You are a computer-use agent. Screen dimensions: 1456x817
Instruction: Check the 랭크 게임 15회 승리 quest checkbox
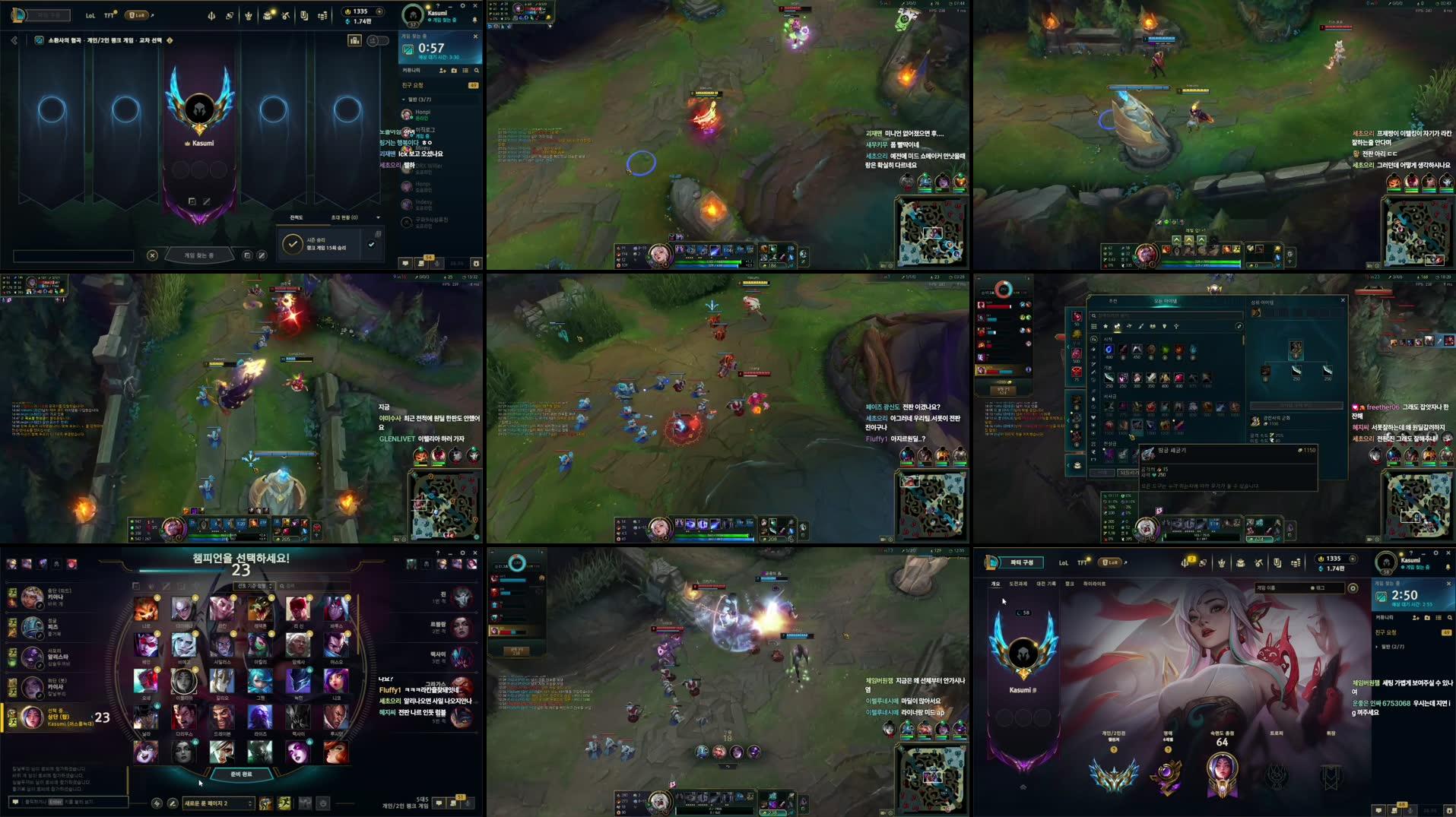pos(372,244)
